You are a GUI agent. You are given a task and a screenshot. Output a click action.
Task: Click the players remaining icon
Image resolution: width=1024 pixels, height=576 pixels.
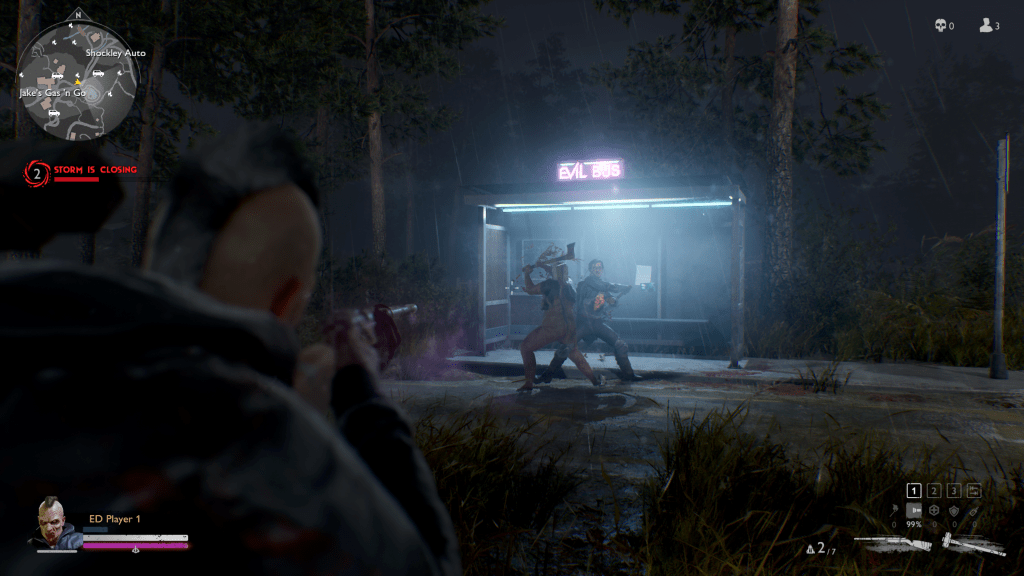[985, 25]
